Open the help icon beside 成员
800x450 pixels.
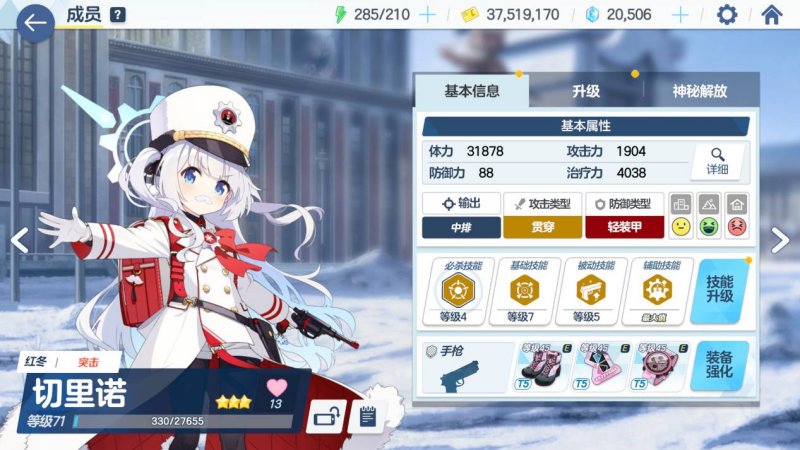[118, 15]
